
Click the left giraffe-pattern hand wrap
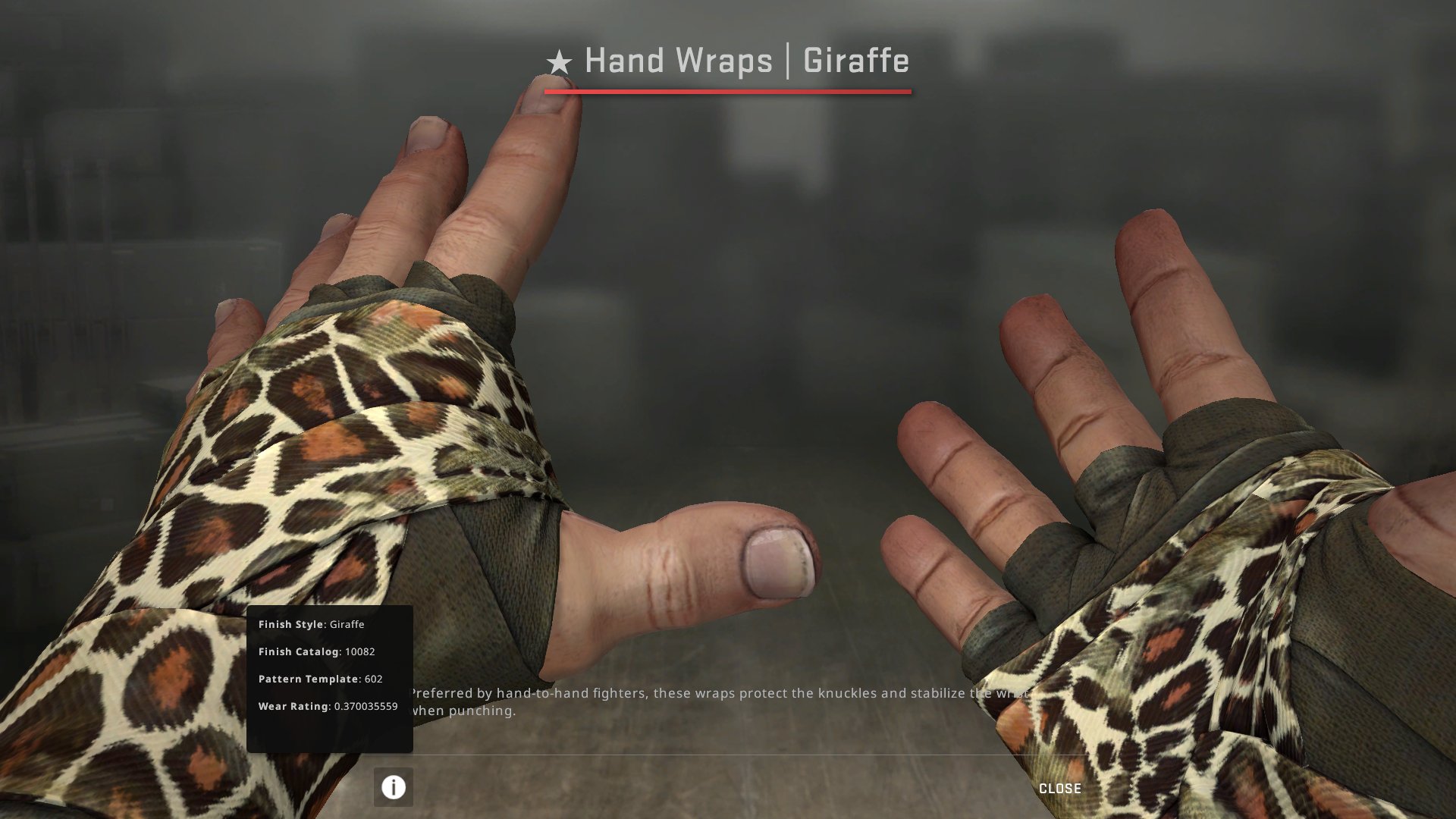coord(303,455)
